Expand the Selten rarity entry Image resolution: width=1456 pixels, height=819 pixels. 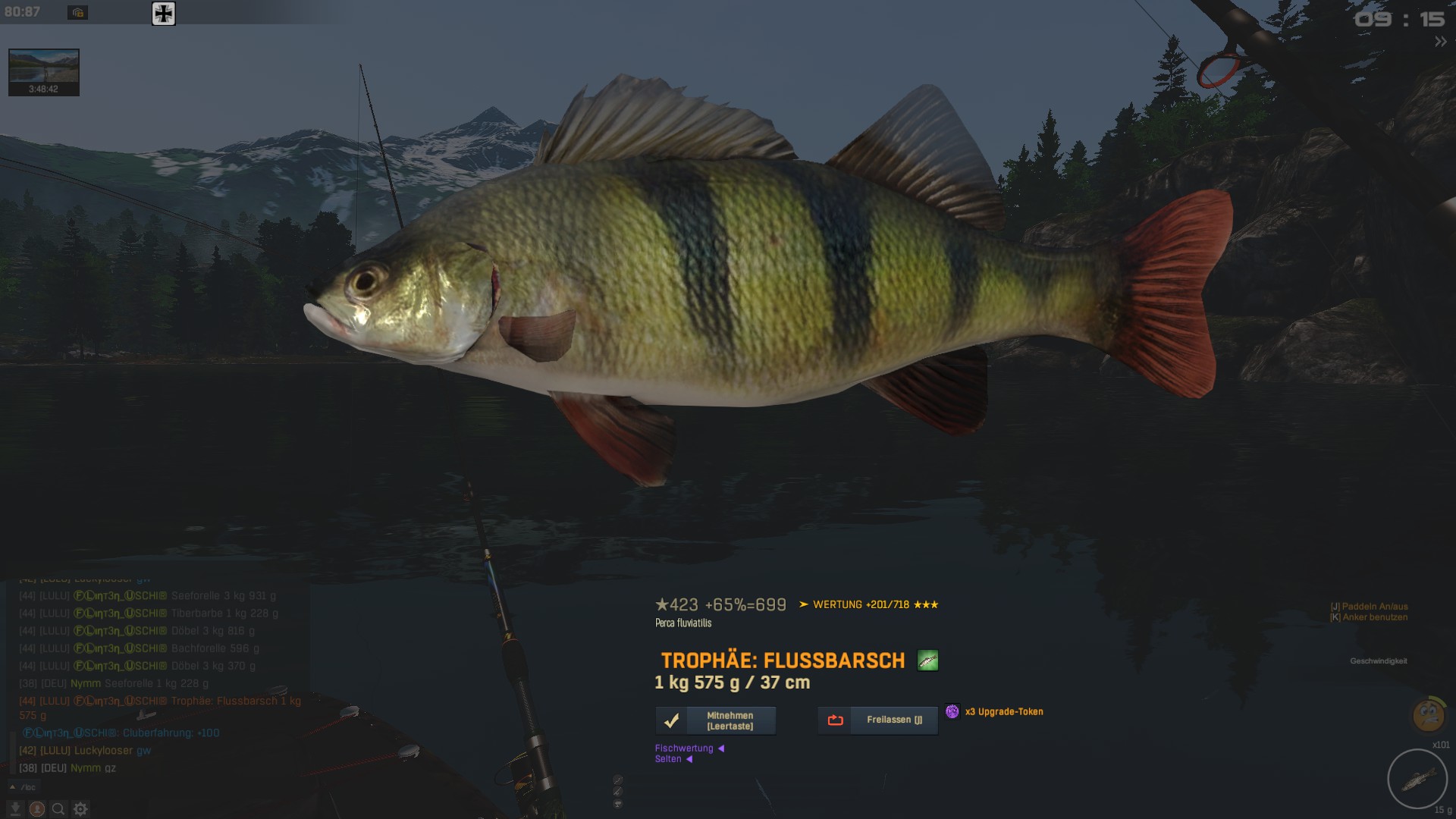click(673, 759)
